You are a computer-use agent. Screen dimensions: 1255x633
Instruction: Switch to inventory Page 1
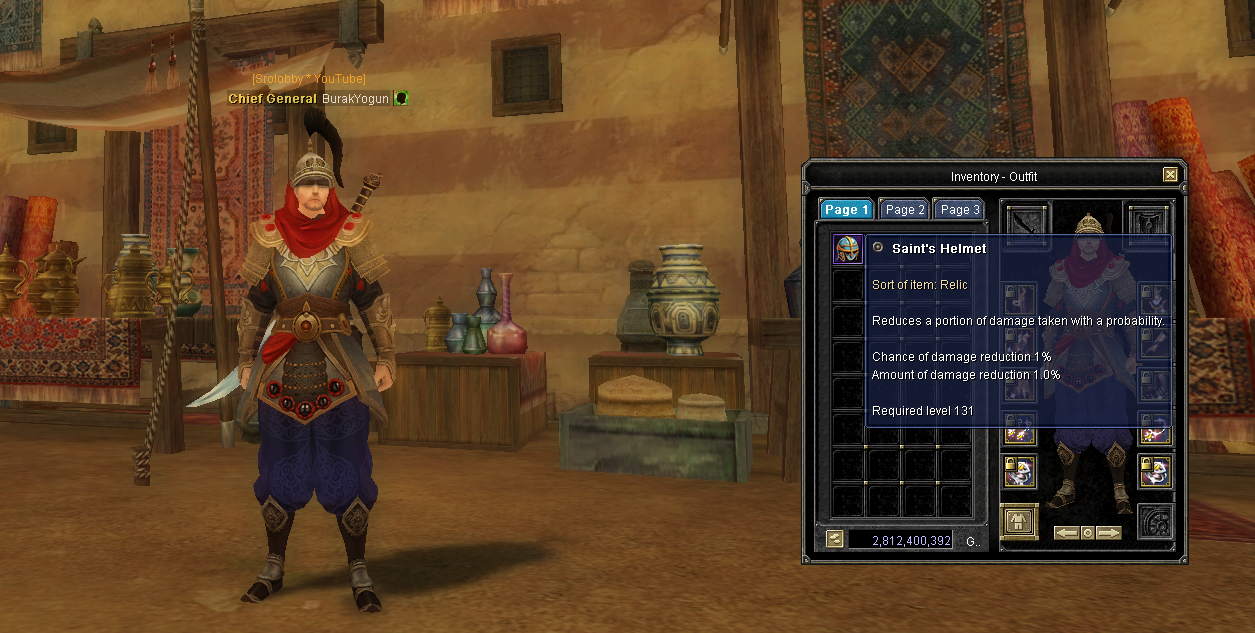click(846, 210)
